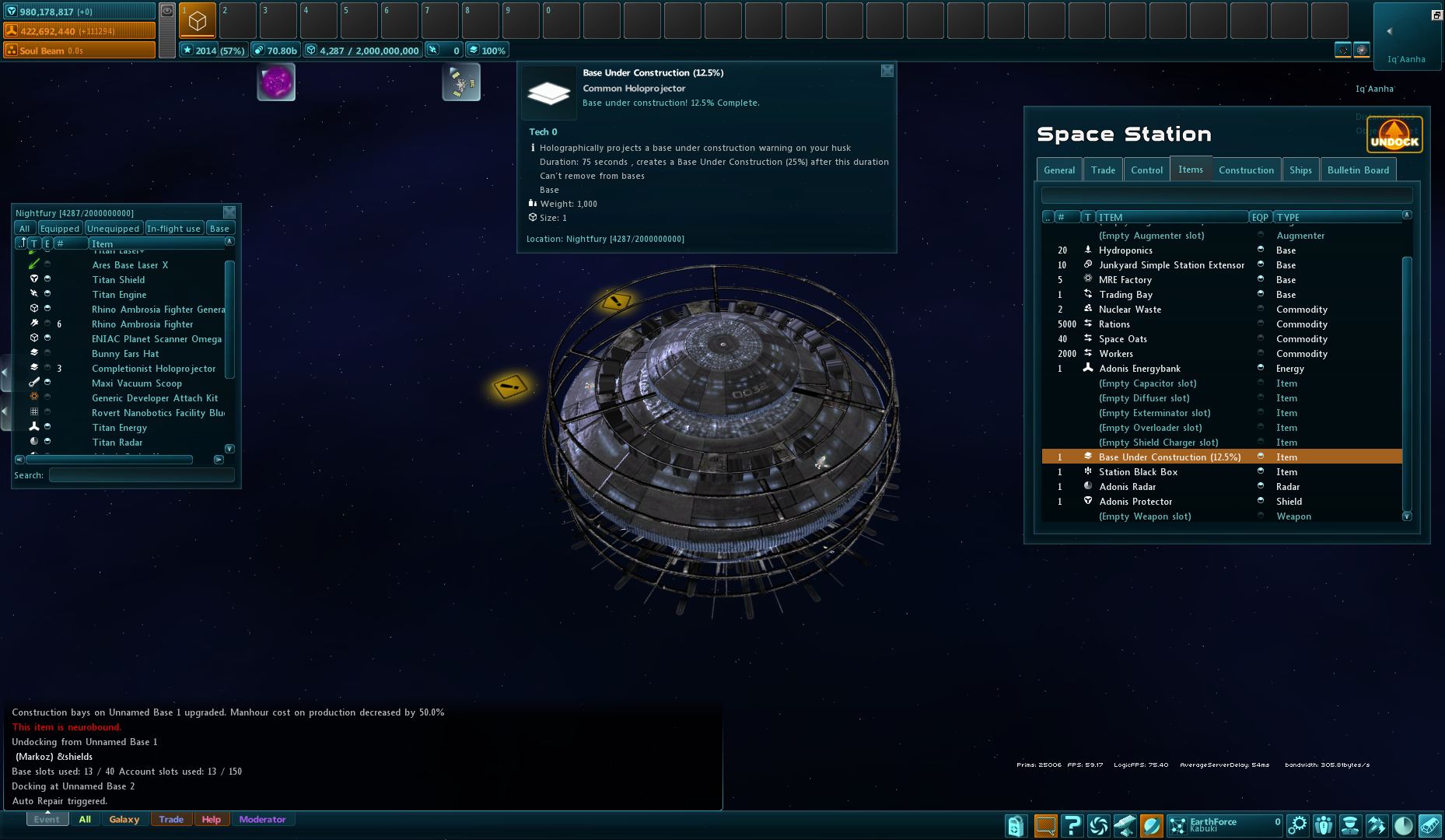Image resolution: width=1445 pixels, height=840 pixels.
Task: Show the station's Ships tab
Action: (1300, 170)
